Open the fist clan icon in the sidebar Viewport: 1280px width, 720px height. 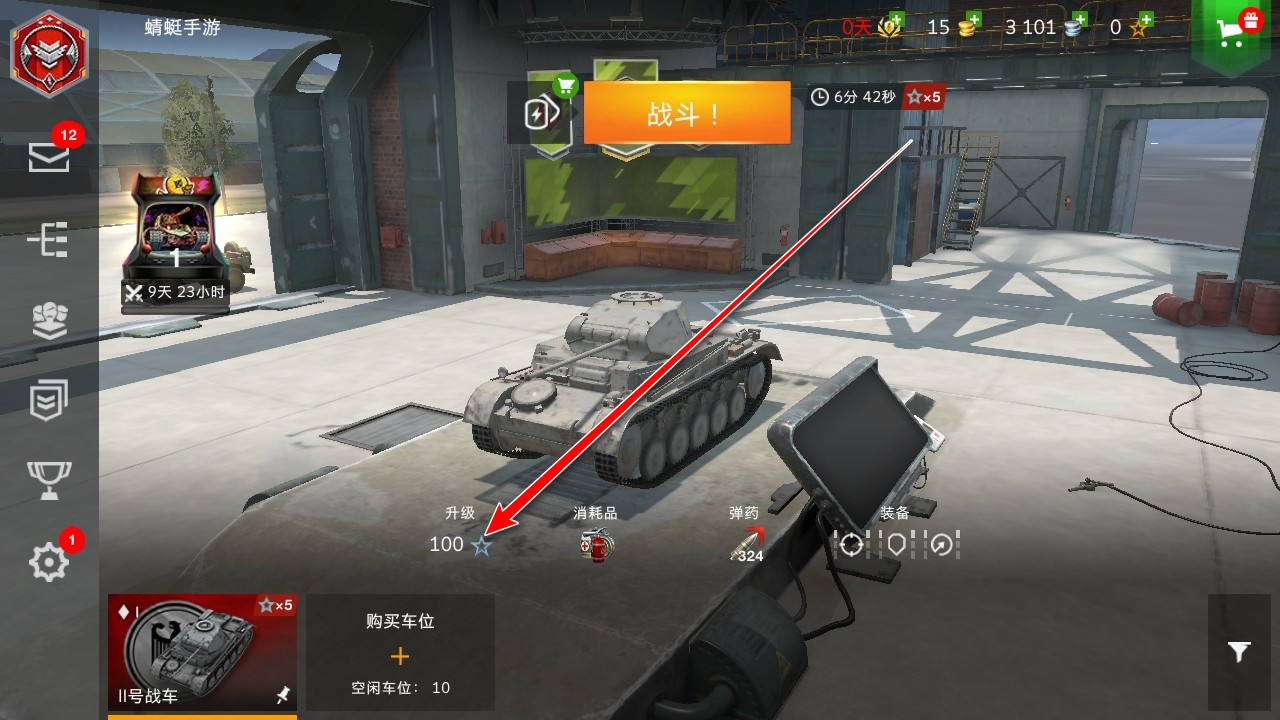49,320
